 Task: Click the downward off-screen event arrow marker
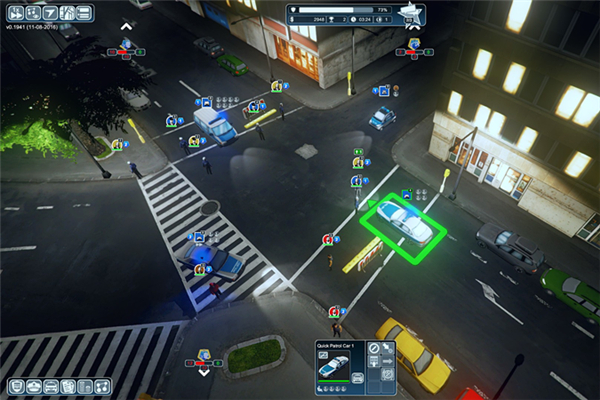(x=204, y=371)
